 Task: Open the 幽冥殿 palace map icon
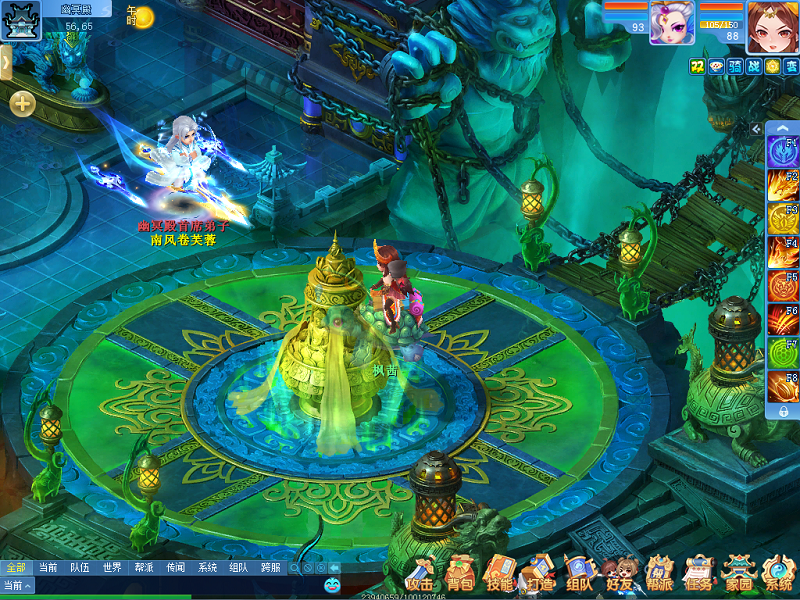coord(20,20)
